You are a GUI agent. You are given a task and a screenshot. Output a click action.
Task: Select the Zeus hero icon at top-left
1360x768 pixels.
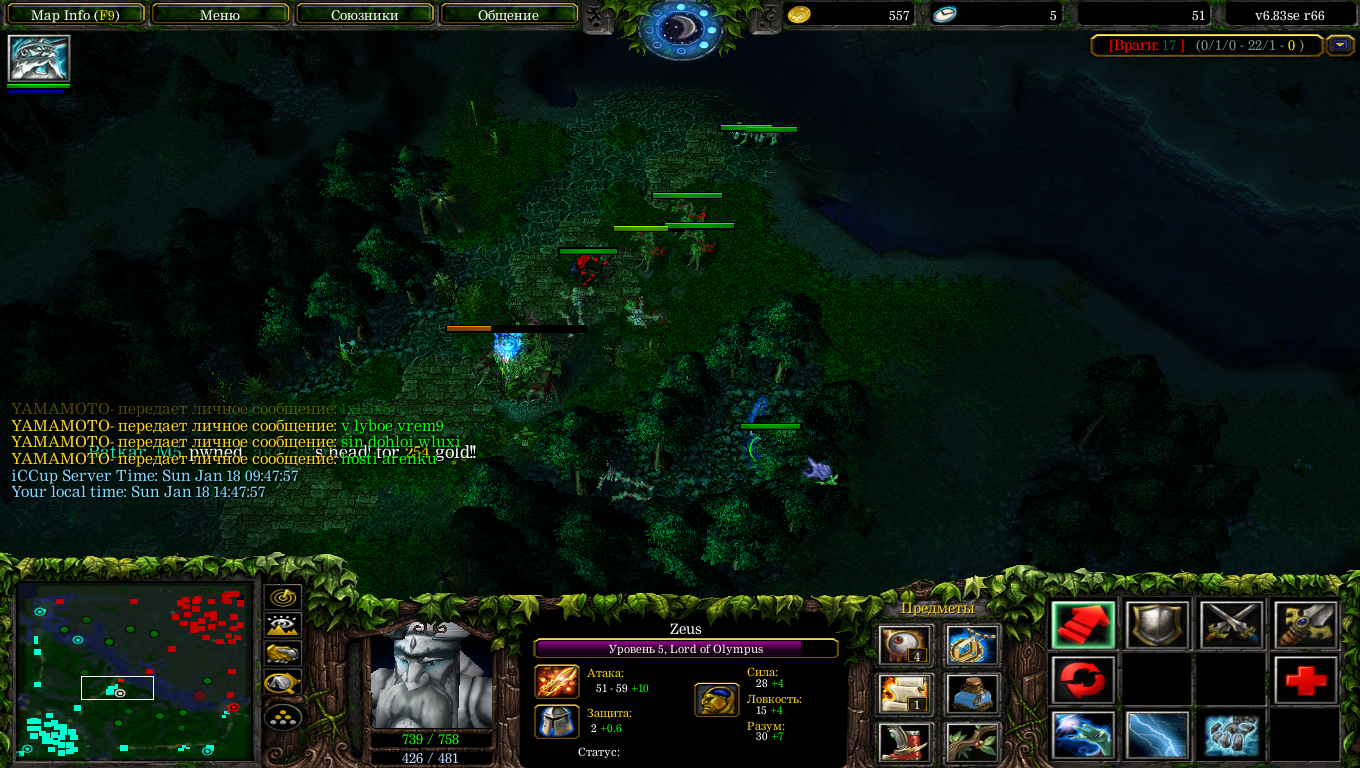[39, 58]
